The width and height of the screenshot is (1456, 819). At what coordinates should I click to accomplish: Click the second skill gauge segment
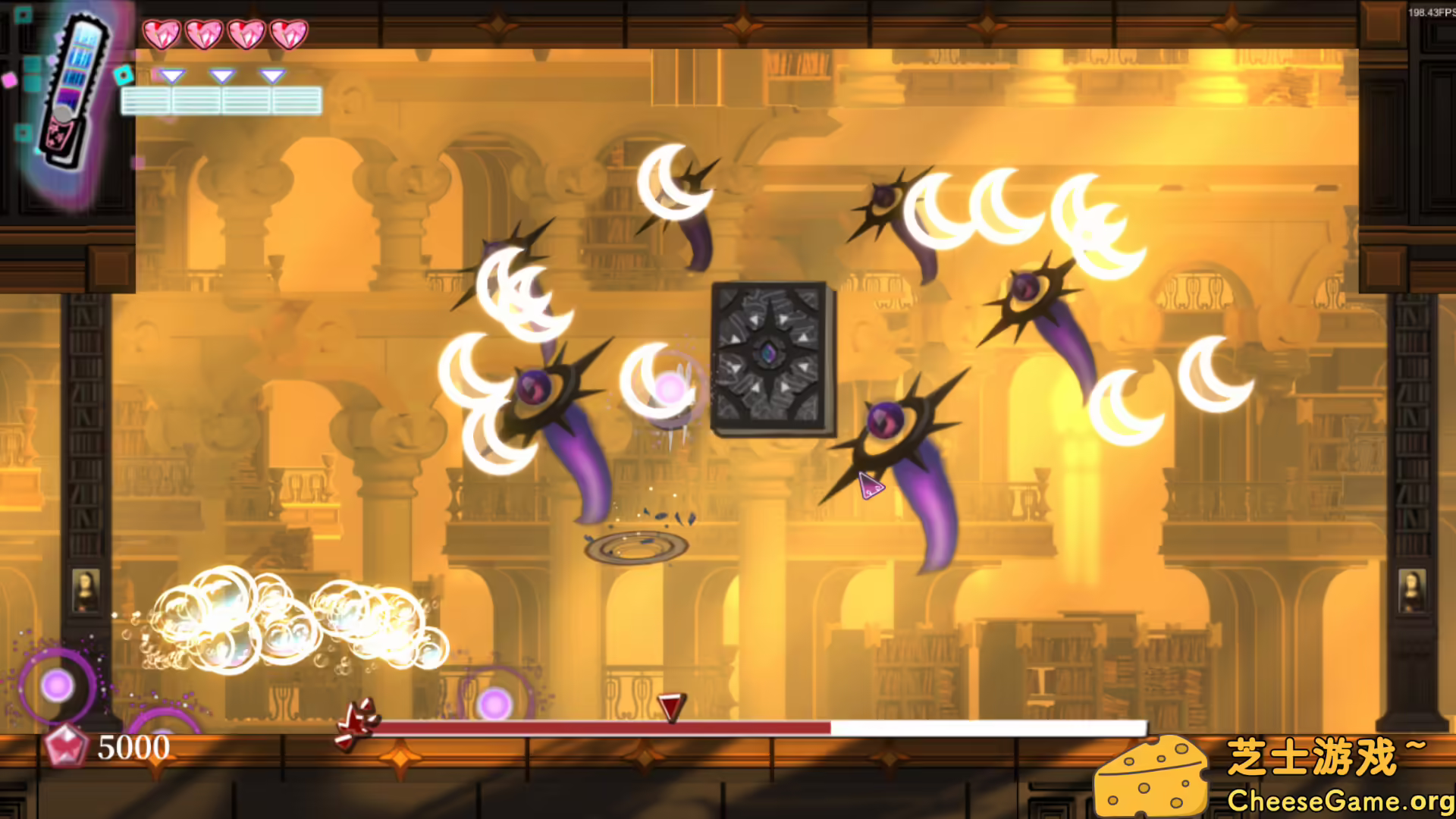pos(197,99)
